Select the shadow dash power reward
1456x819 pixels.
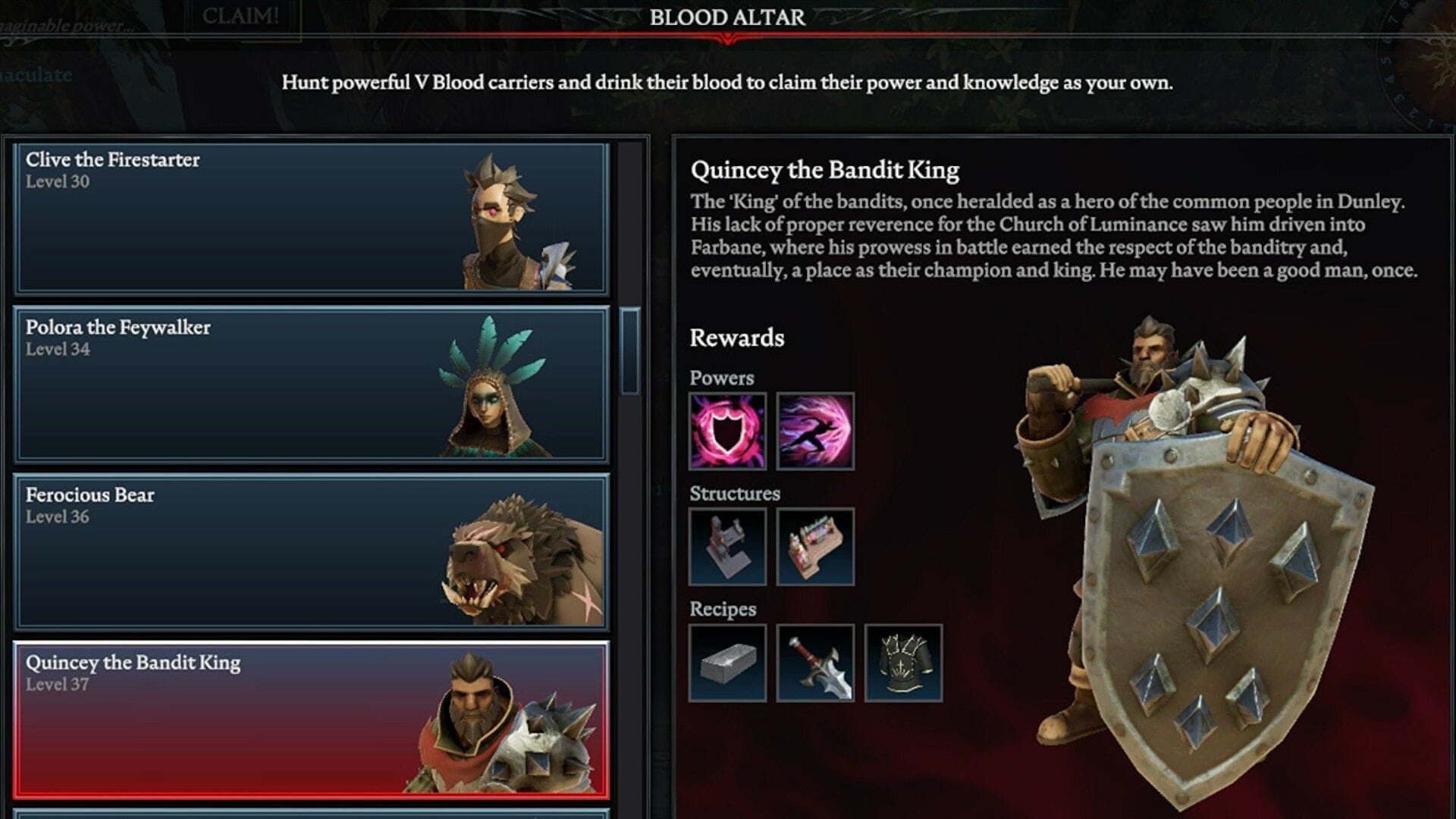[814, 429]
